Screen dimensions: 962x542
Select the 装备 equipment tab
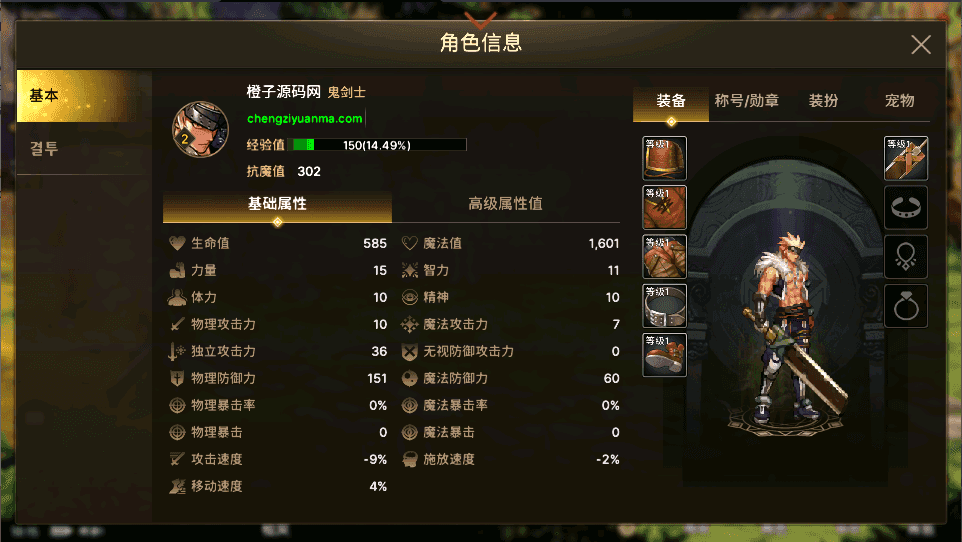(x=671, y=101)
